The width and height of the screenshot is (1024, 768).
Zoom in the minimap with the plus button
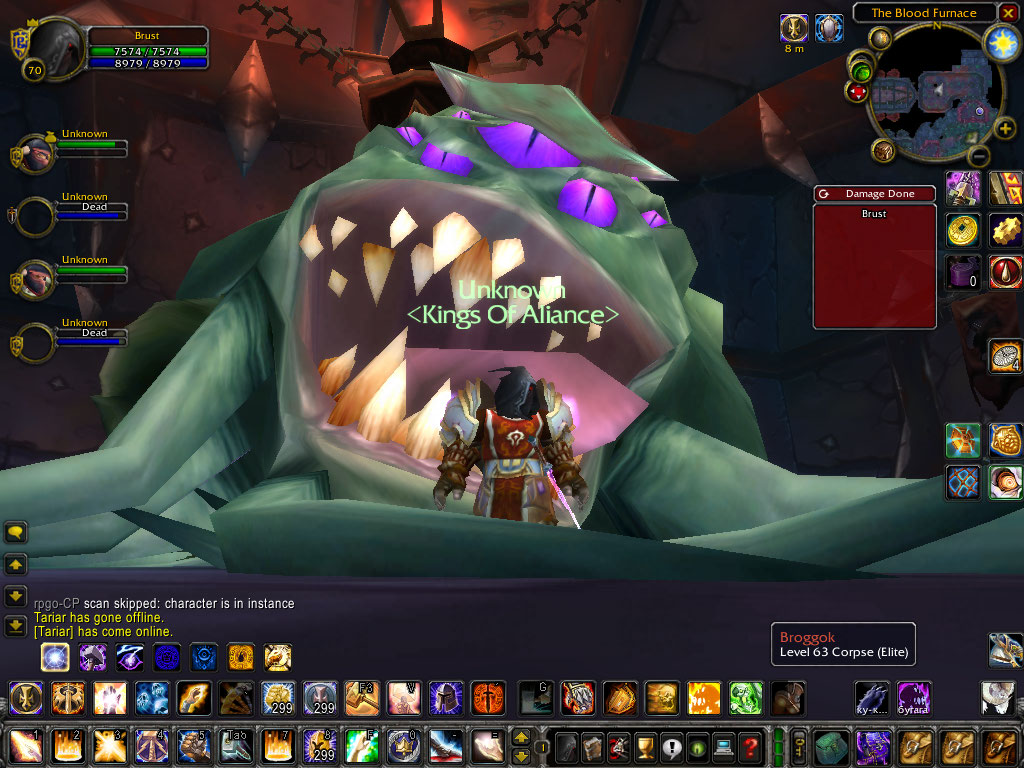point(1004,128)
